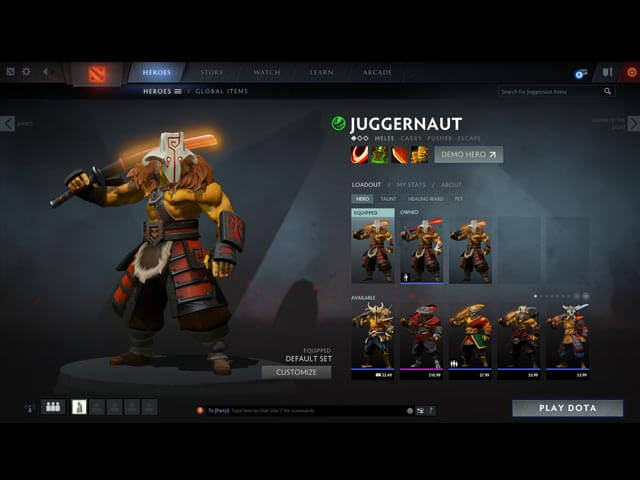The image size is (640, 480).
Task: Switch to the Store tab
Action: [x=212, y=73]
